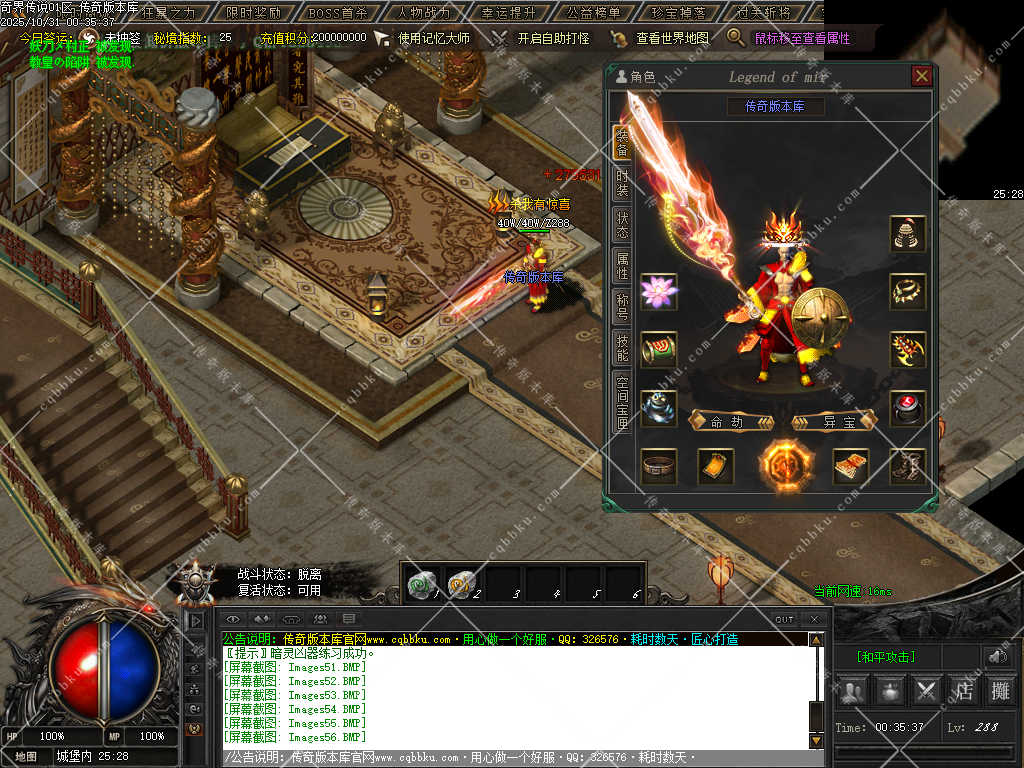Viewport: 1024px width, 768px height.
Task: Enable 开启自助打怪 auto-fight
Action: pos(552,38)
